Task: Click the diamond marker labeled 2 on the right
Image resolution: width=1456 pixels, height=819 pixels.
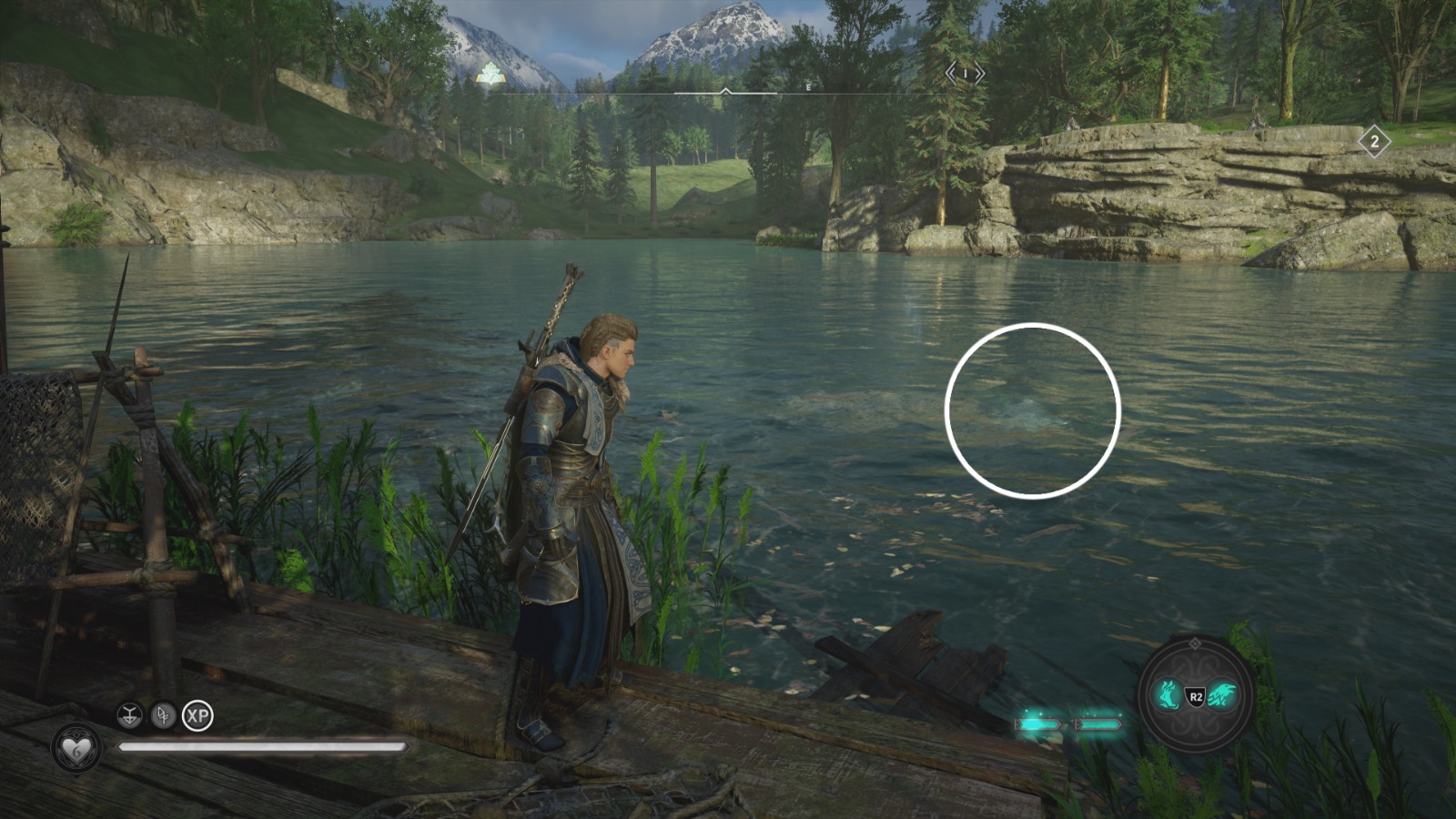Action: (1374, 141)
